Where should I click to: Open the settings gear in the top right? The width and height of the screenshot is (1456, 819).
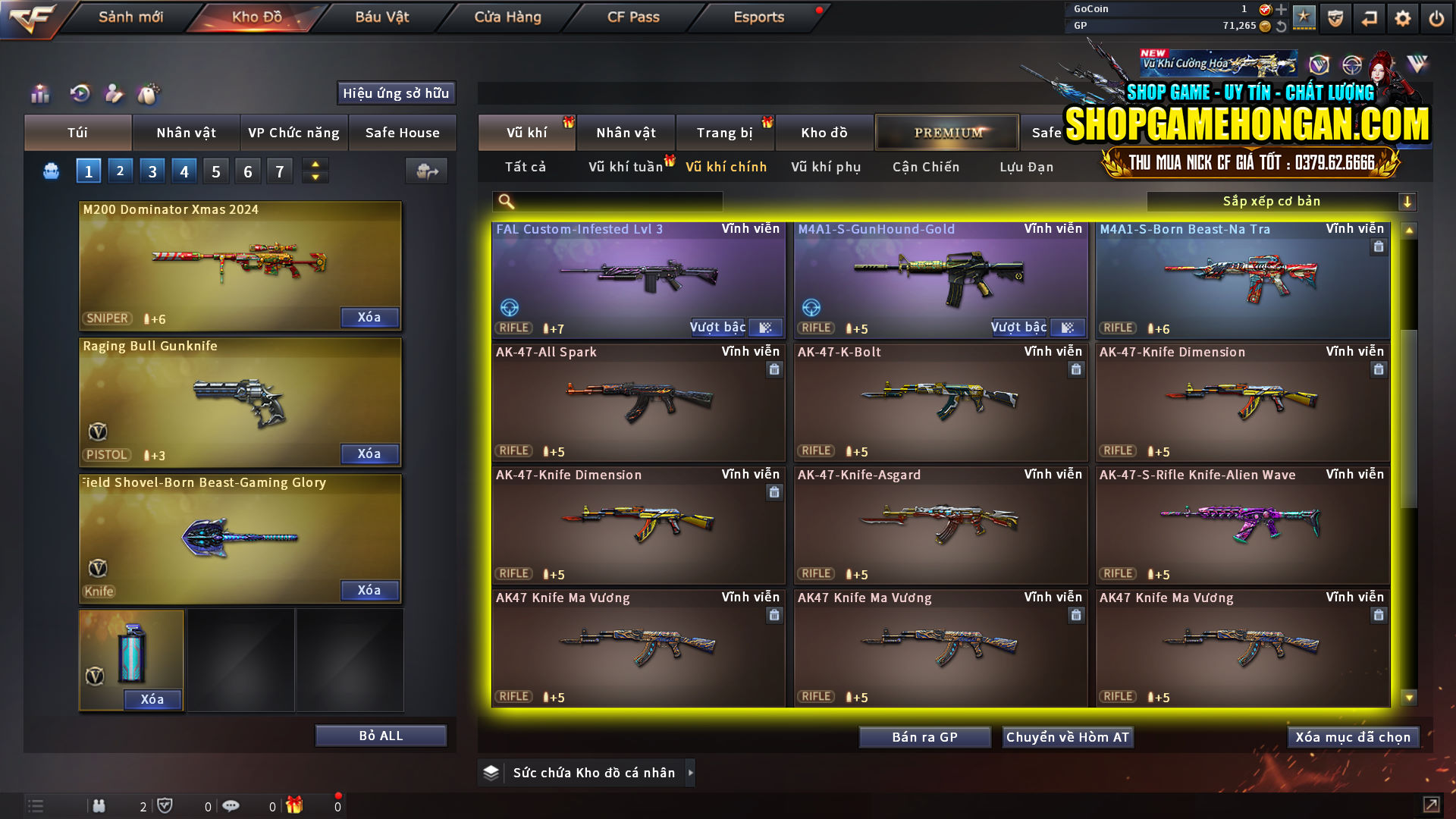1404,17
